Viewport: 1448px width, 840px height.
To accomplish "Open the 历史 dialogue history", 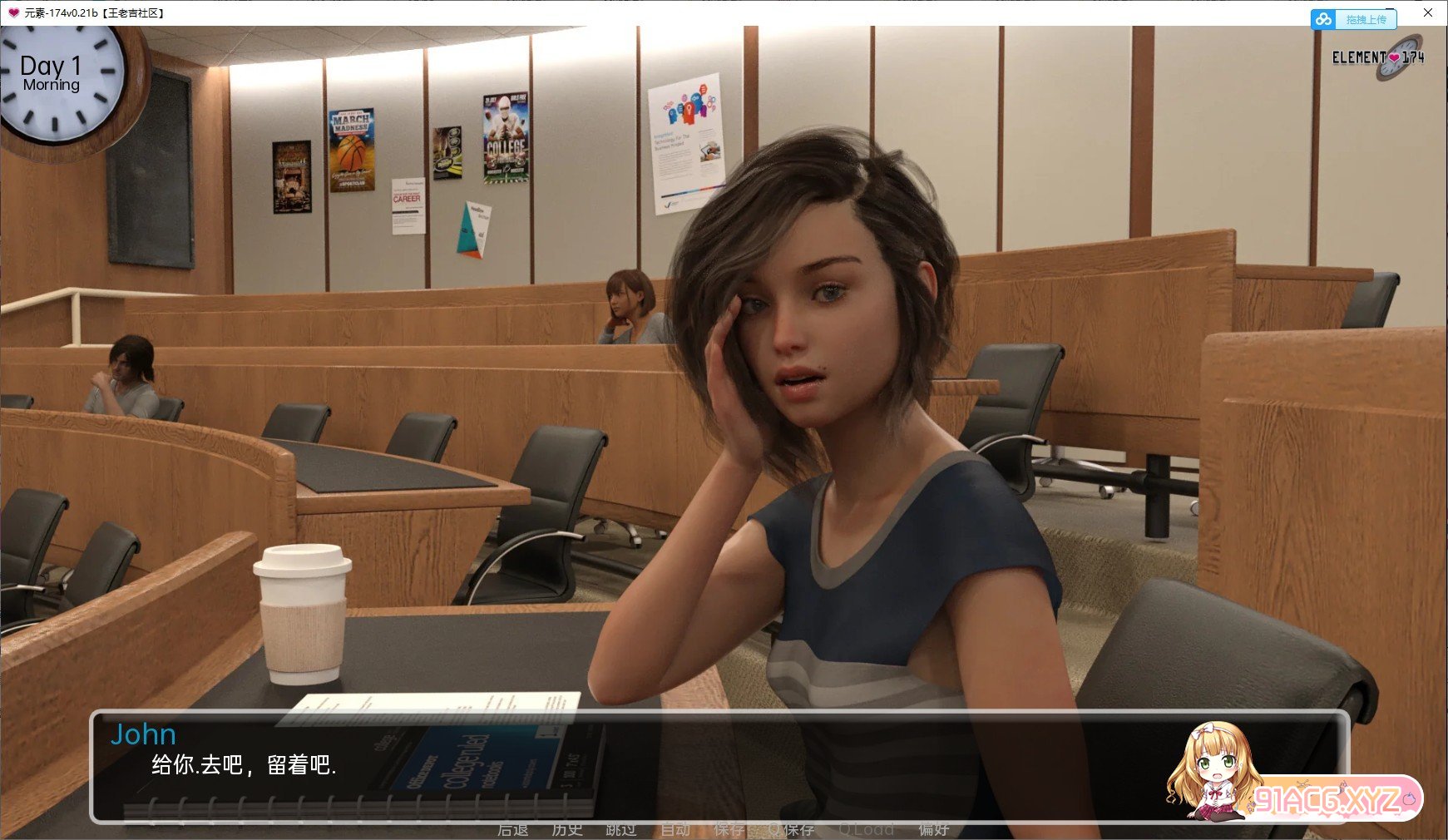I will [x=567, y=829].
